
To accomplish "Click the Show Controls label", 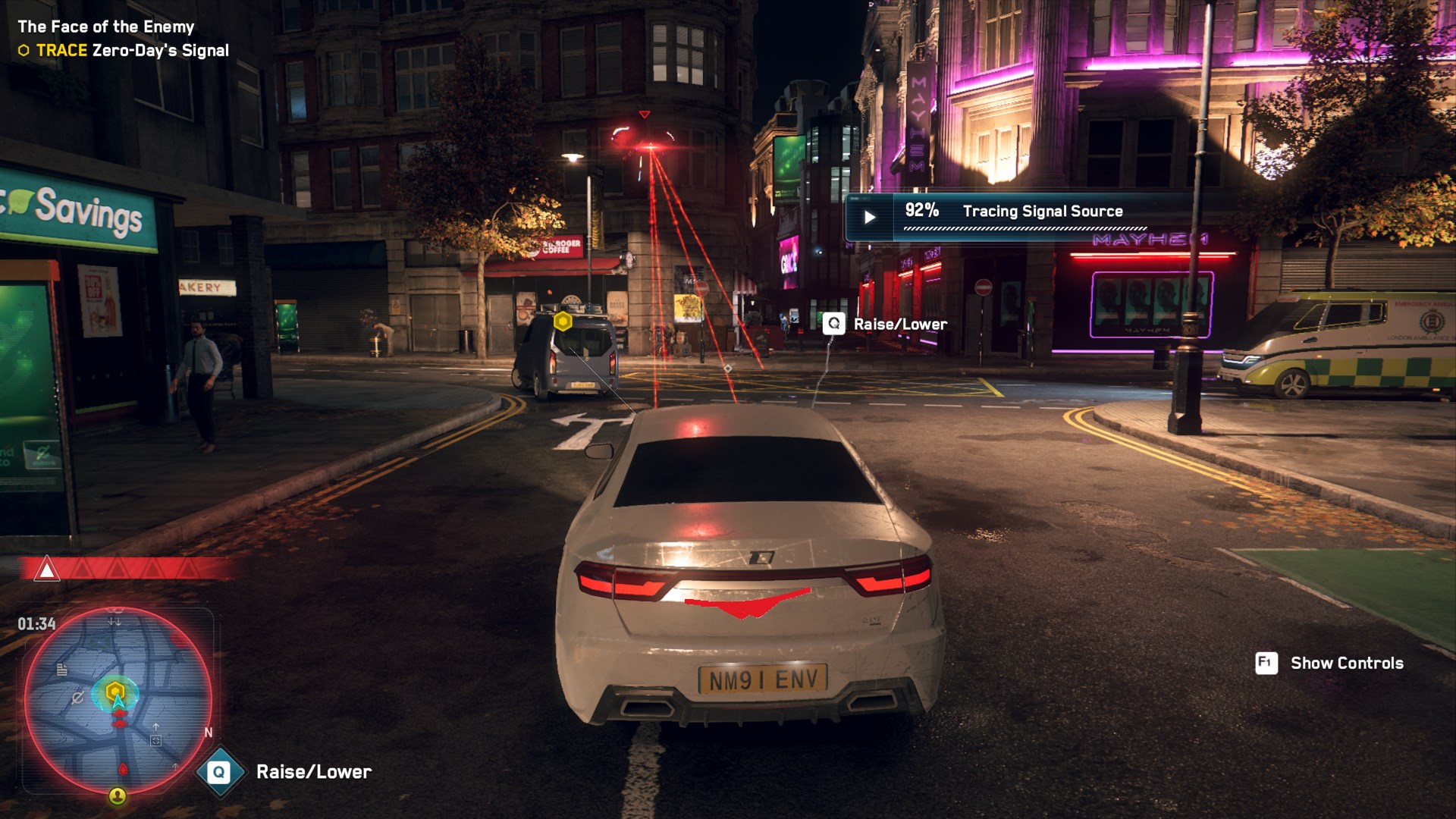I will pos(1348,663).
